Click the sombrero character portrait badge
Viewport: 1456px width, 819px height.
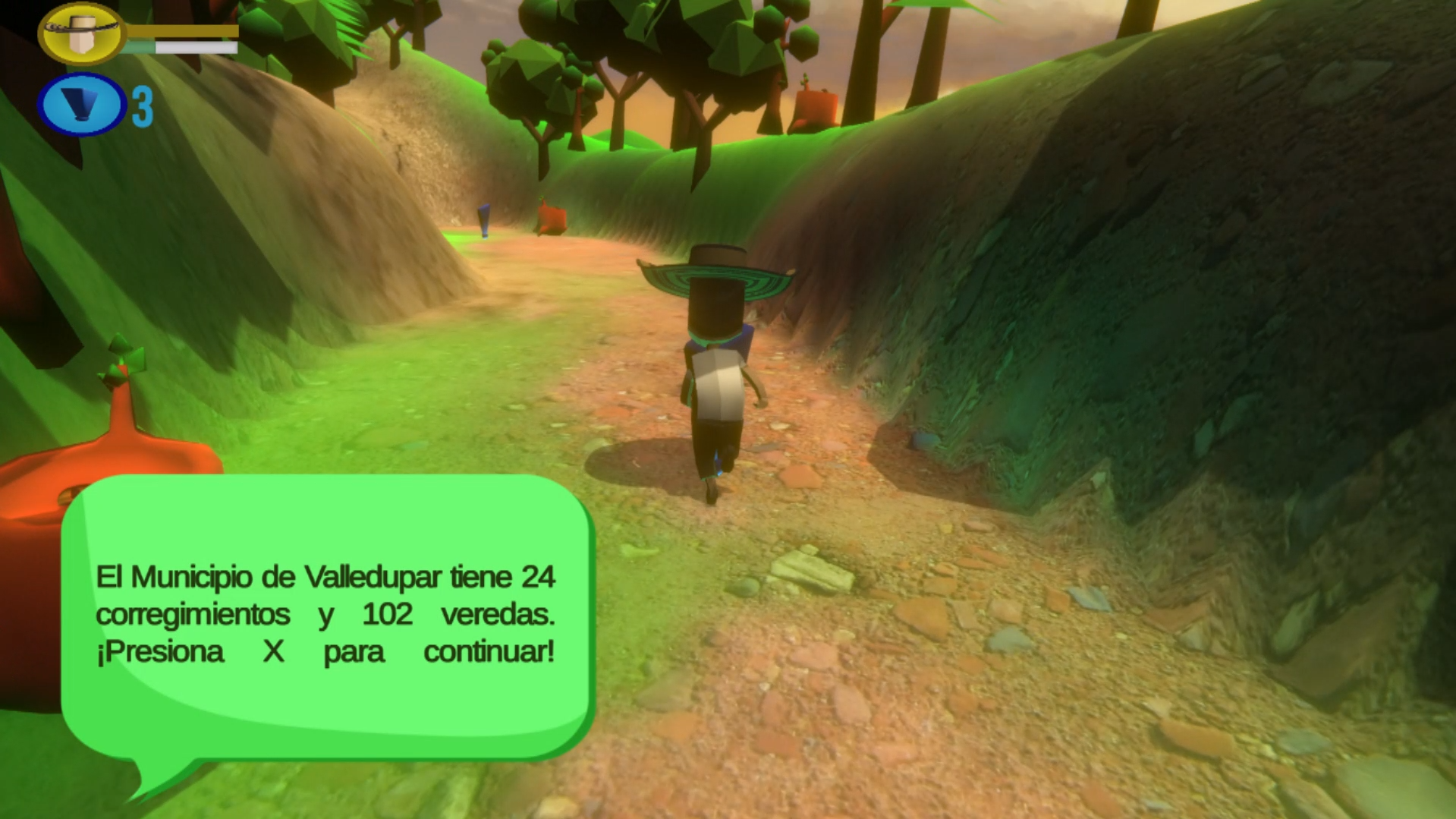pos(80,33)
